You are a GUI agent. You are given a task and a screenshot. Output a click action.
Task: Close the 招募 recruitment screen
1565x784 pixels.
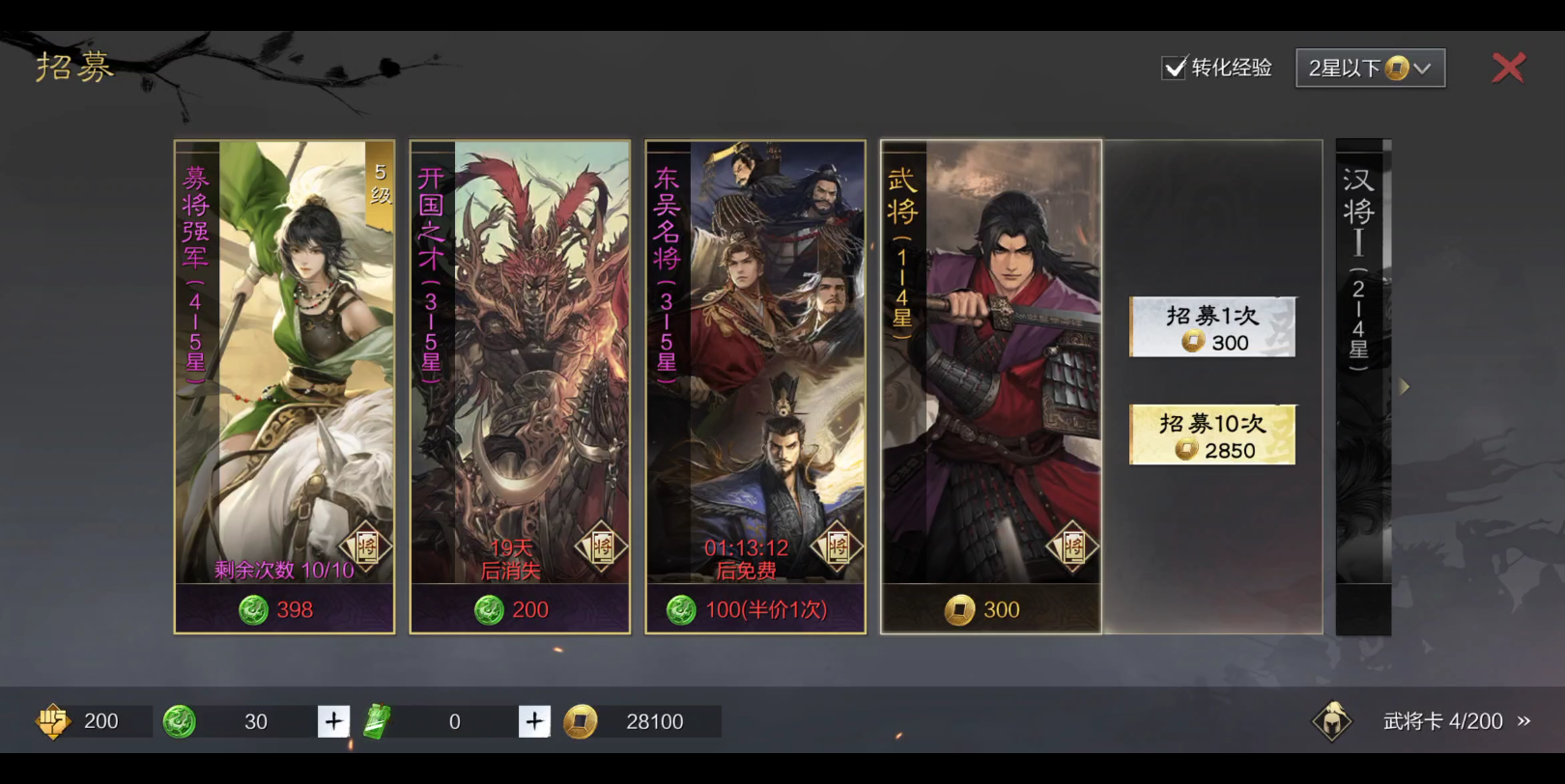pyautogui.click(x=1507, y=68)
